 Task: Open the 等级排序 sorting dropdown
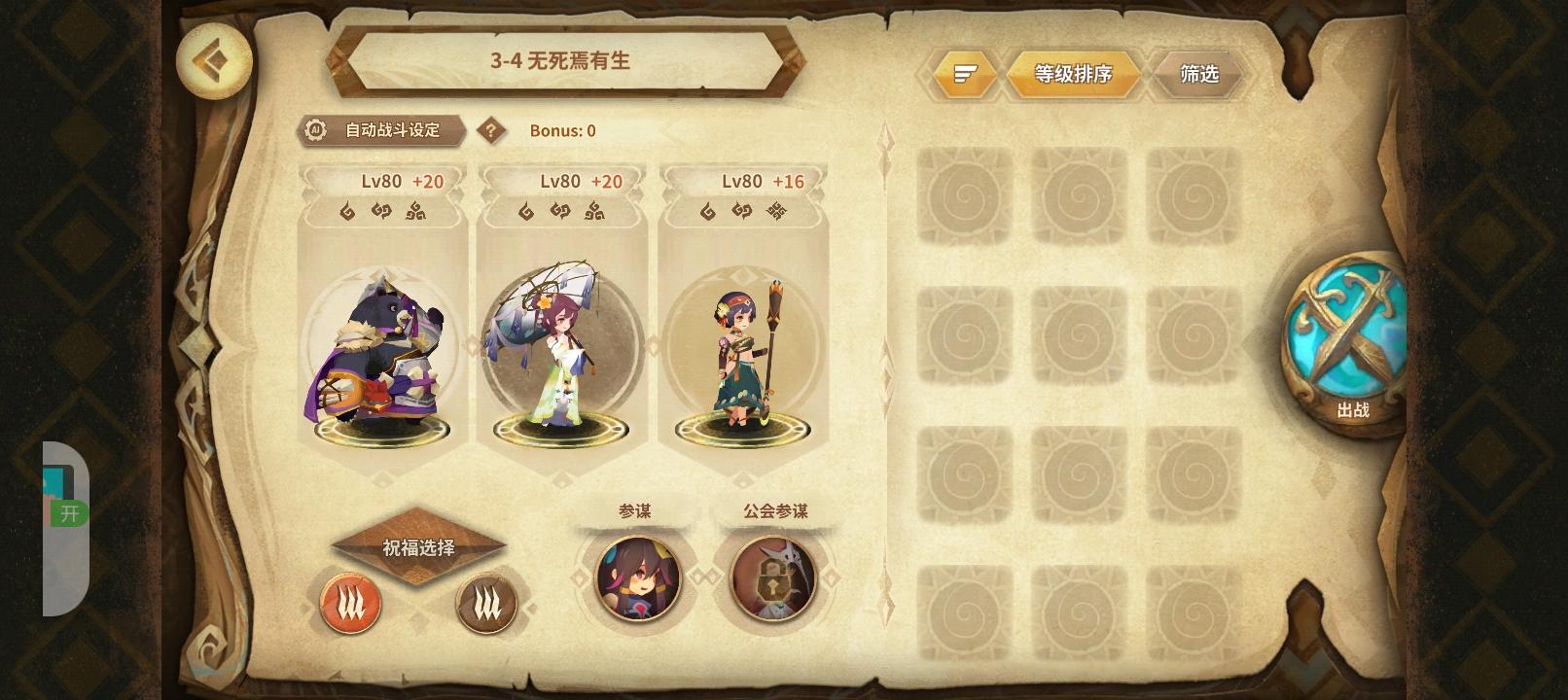(x=1072, y=74)
